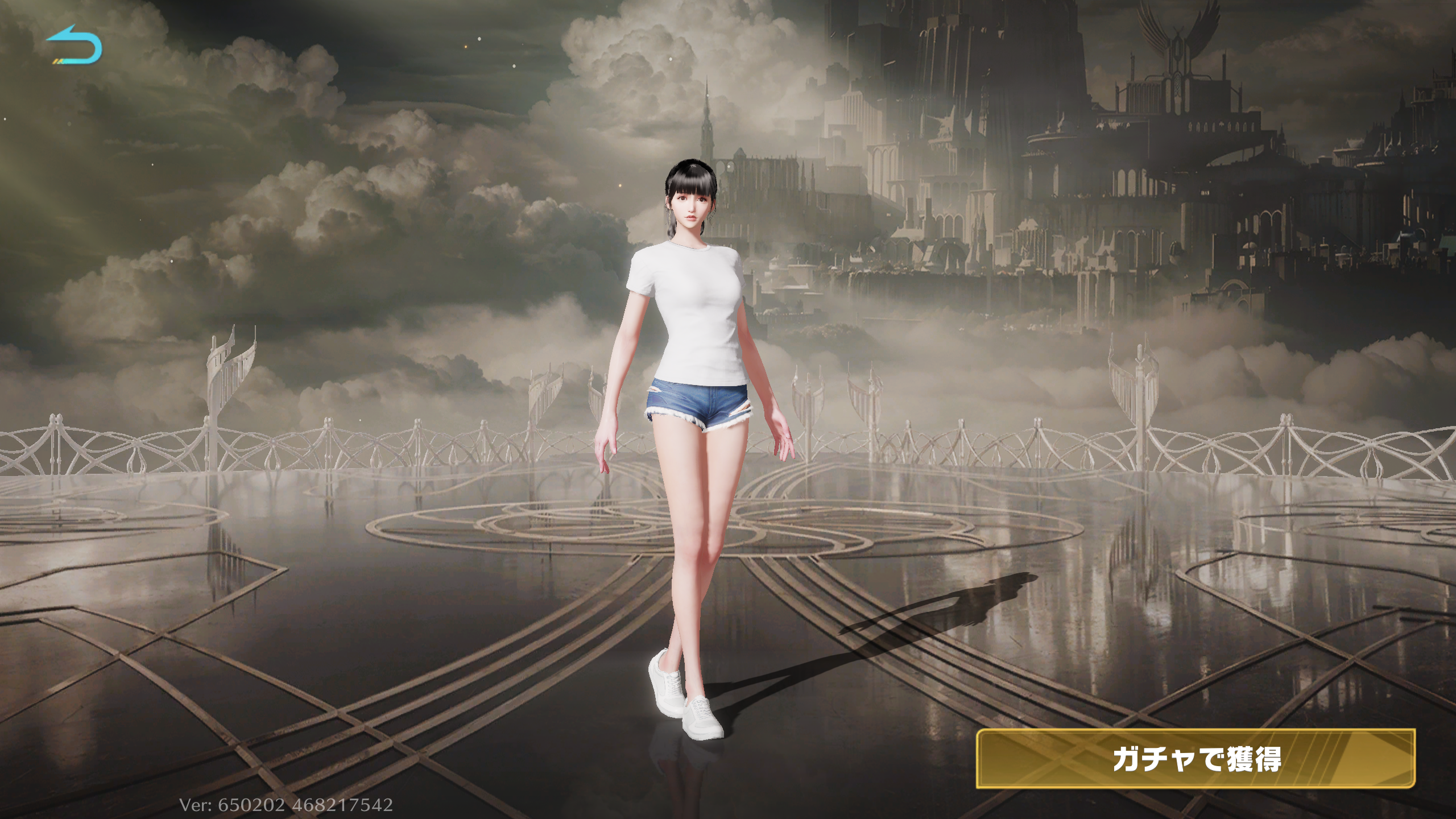Tap the ガチャで獲得 gold button
This screenshot has width=1456, height=819.
click(1195, 759)
